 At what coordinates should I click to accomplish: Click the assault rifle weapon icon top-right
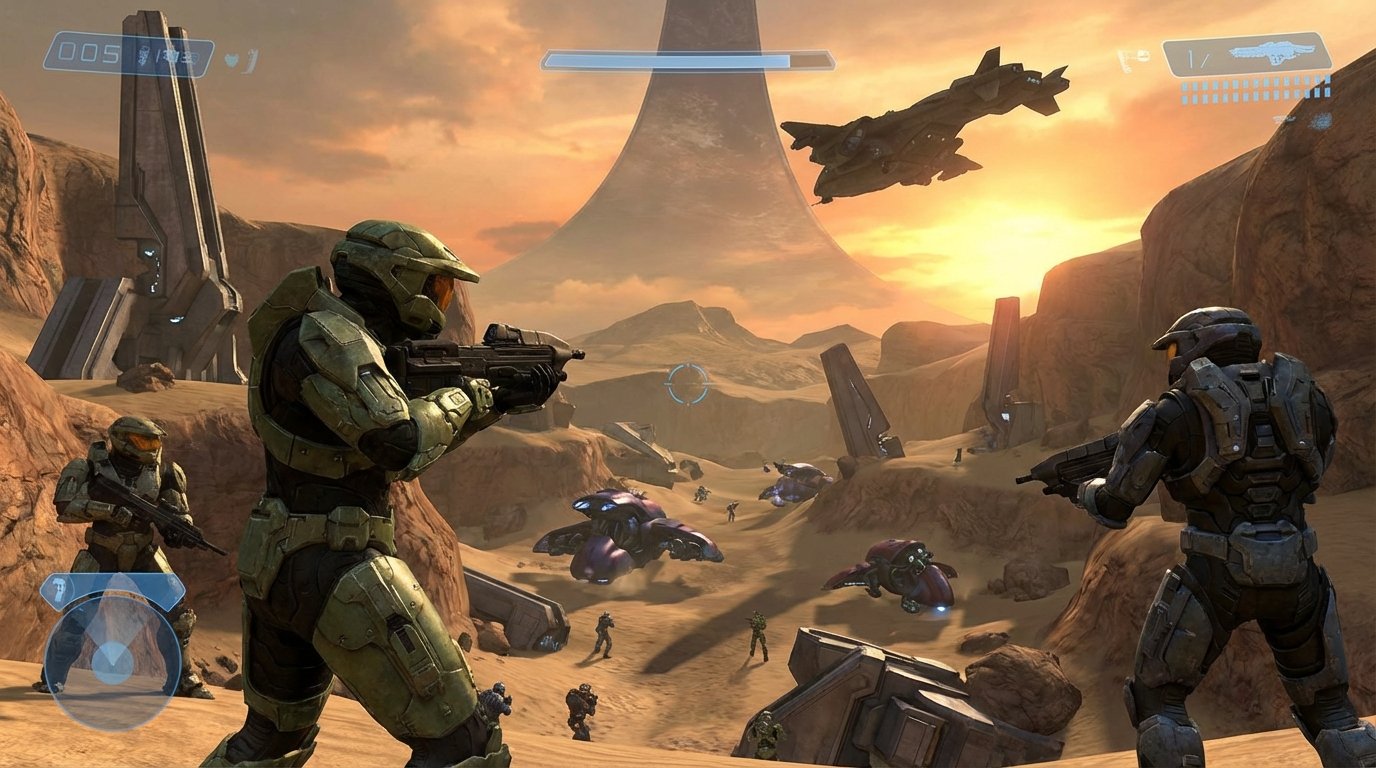1272,54
